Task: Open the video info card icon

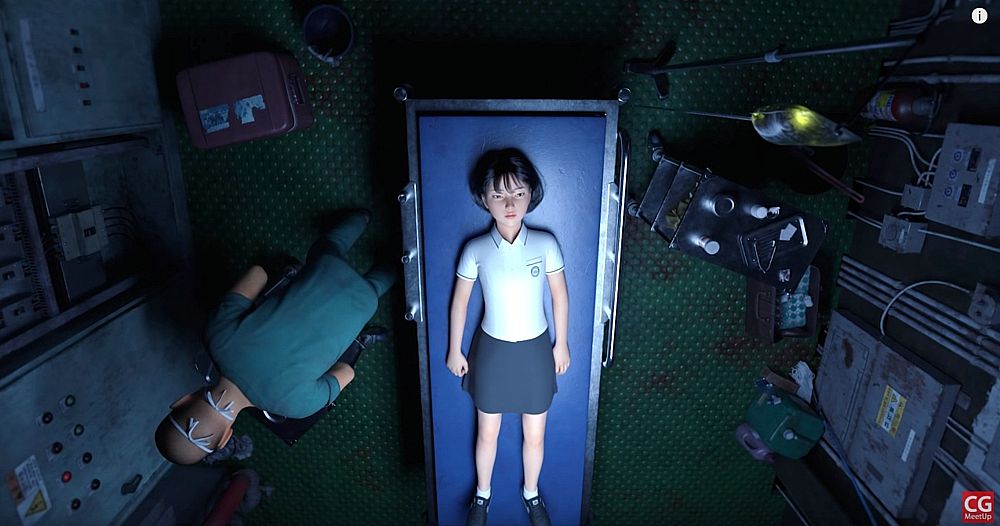Action: click(979, 15)
